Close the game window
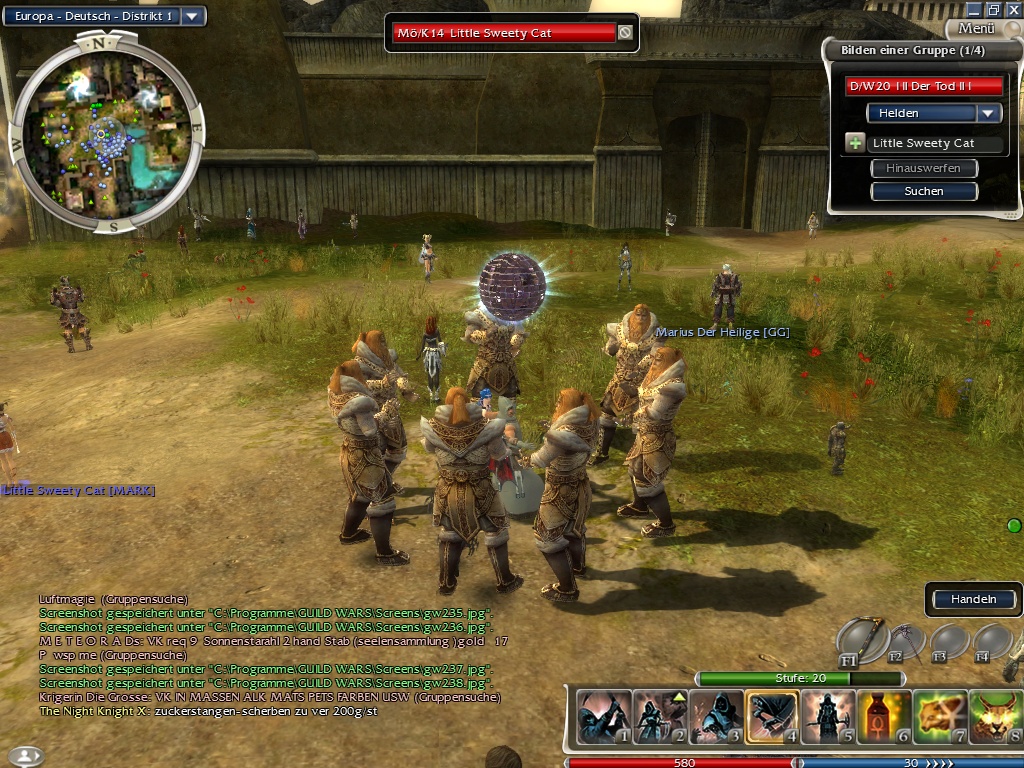Image resolution: width=1024 pixels, height=768 pixels. point(1013,9)
